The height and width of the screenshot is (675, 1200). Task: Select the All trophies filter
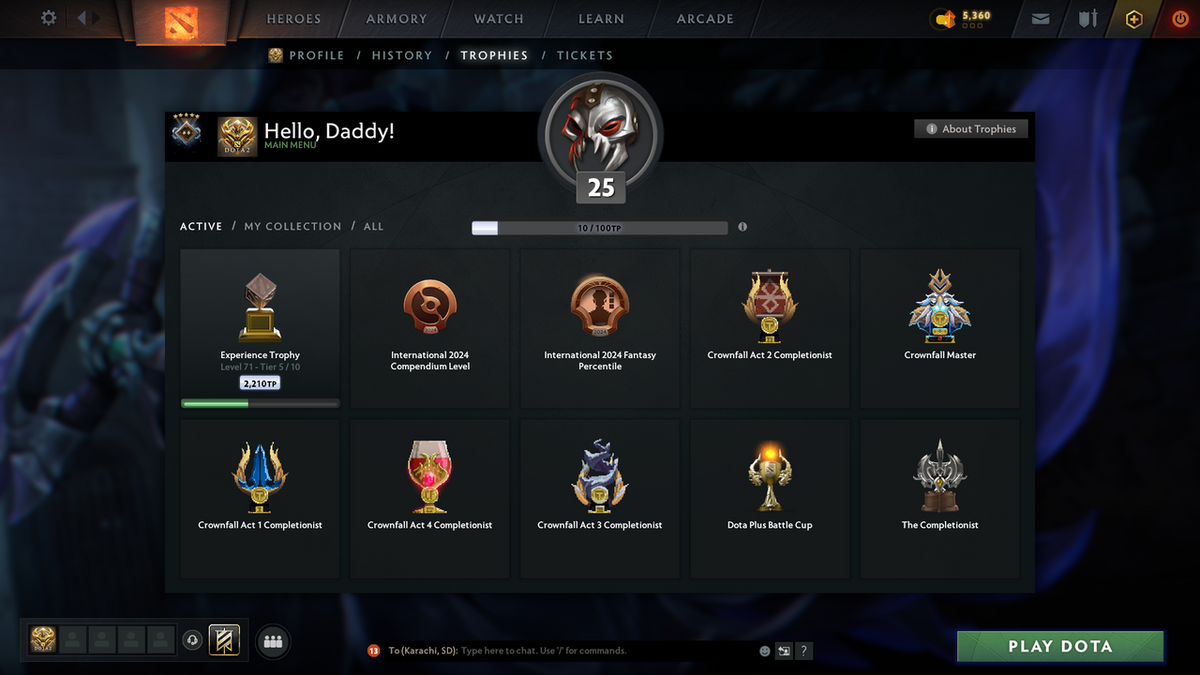[373, 227]
